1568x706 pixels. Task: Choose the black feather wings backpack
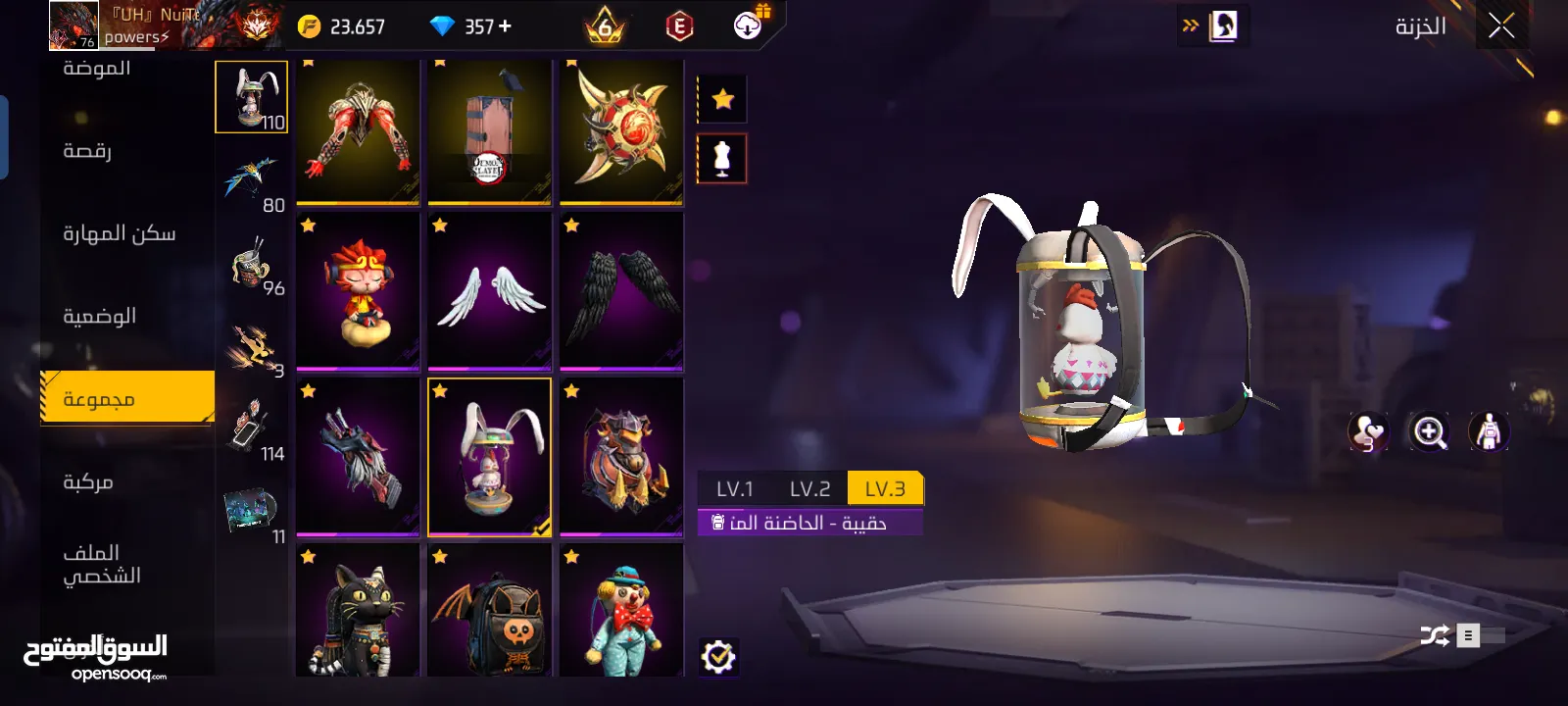[x=621, y=291]
